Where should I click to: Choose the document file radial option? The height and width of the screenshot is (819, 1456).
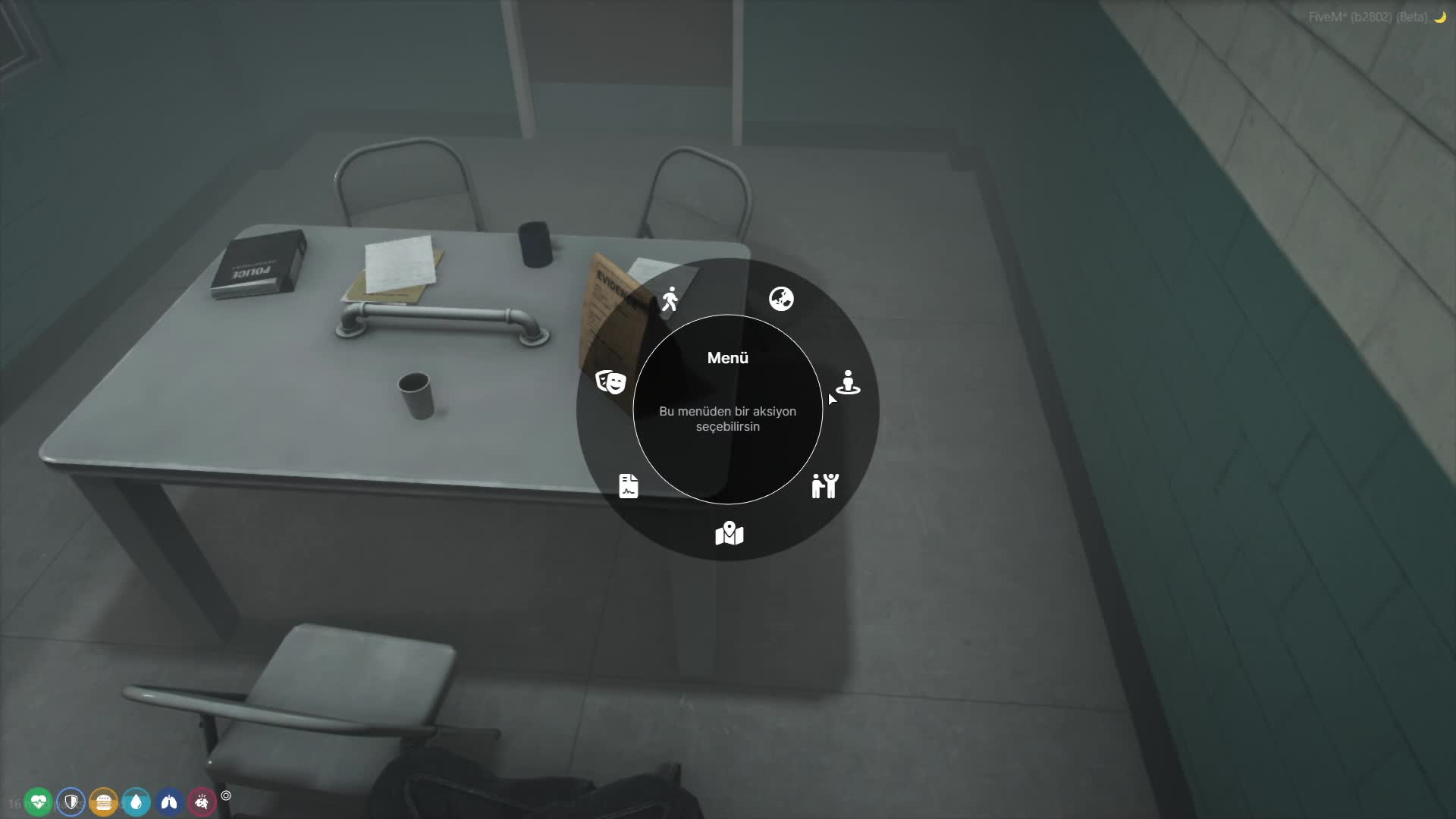point(629,485)
